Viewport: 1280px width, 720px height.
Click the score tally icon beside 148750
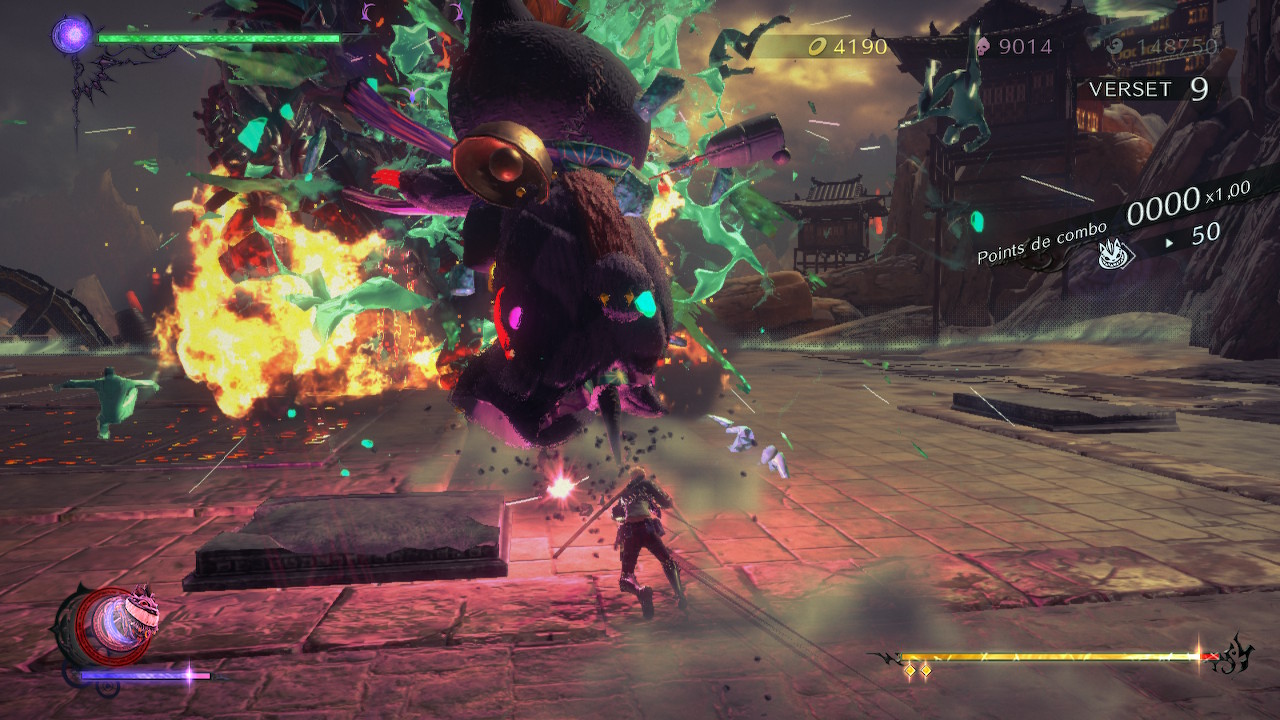(x=1114, y=46)
